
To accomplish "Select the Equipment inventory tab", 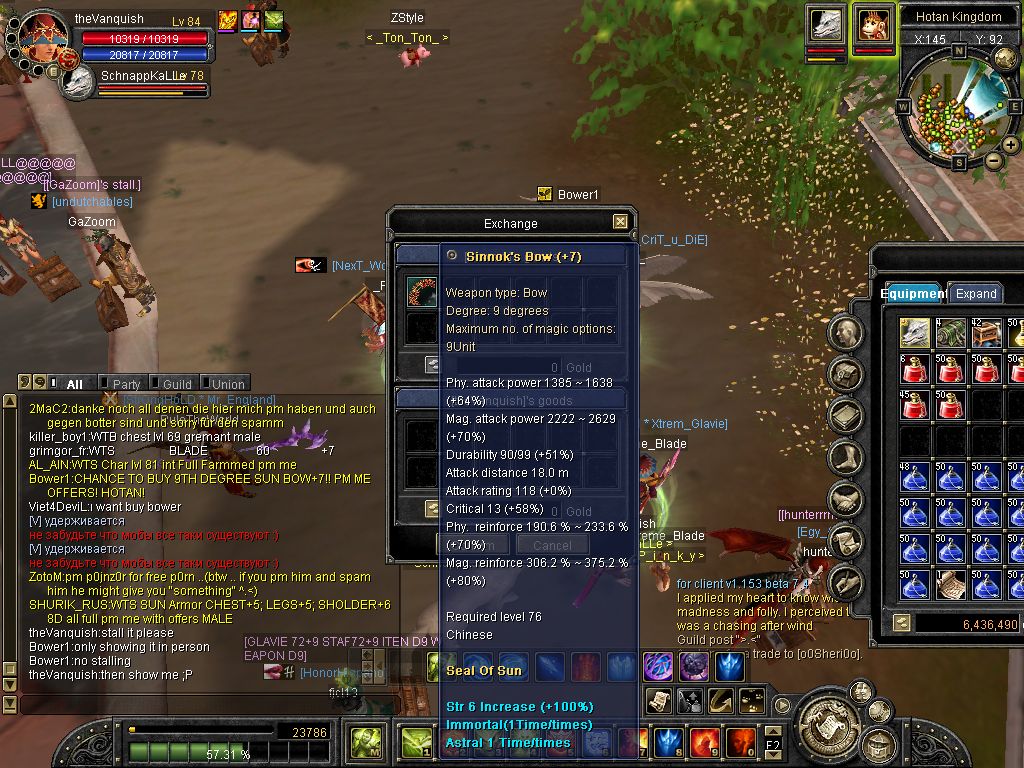I will click(x=913, y=293).
